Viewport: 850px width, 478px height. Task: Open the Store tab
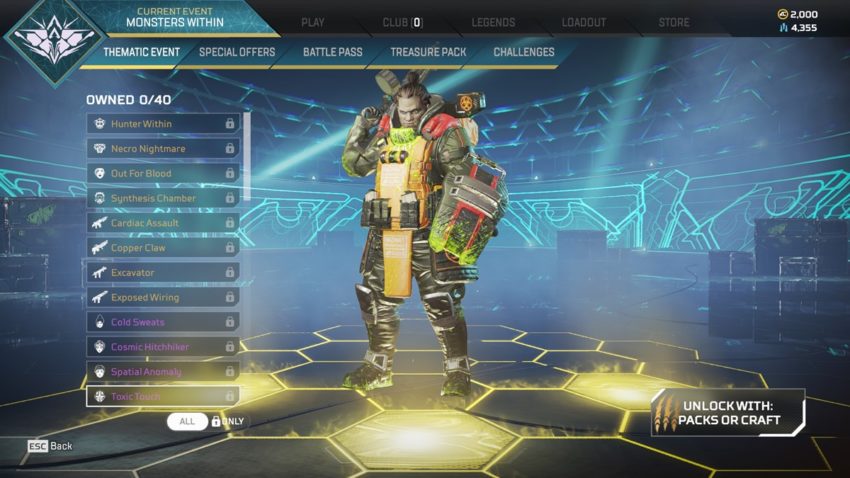[x=673, y=22]
